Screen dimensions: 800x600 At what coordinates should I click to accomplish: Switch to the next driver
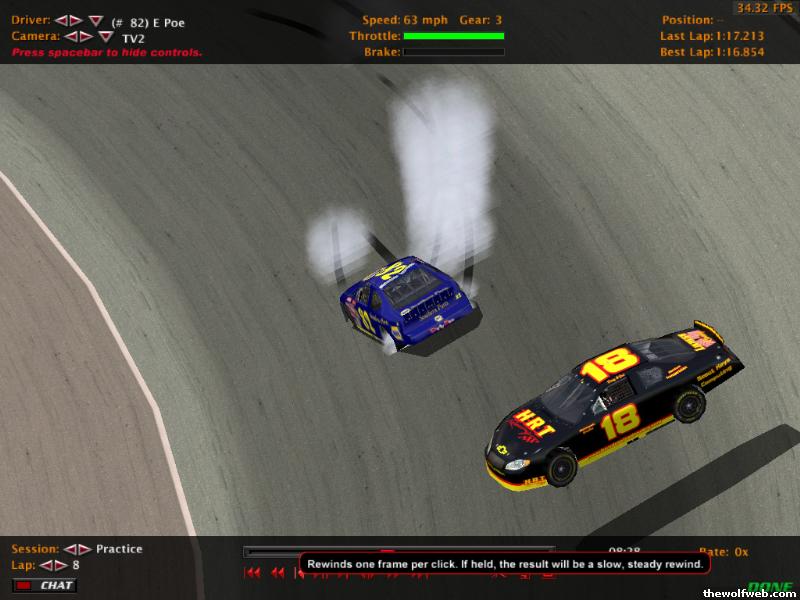tap(75, 21)
